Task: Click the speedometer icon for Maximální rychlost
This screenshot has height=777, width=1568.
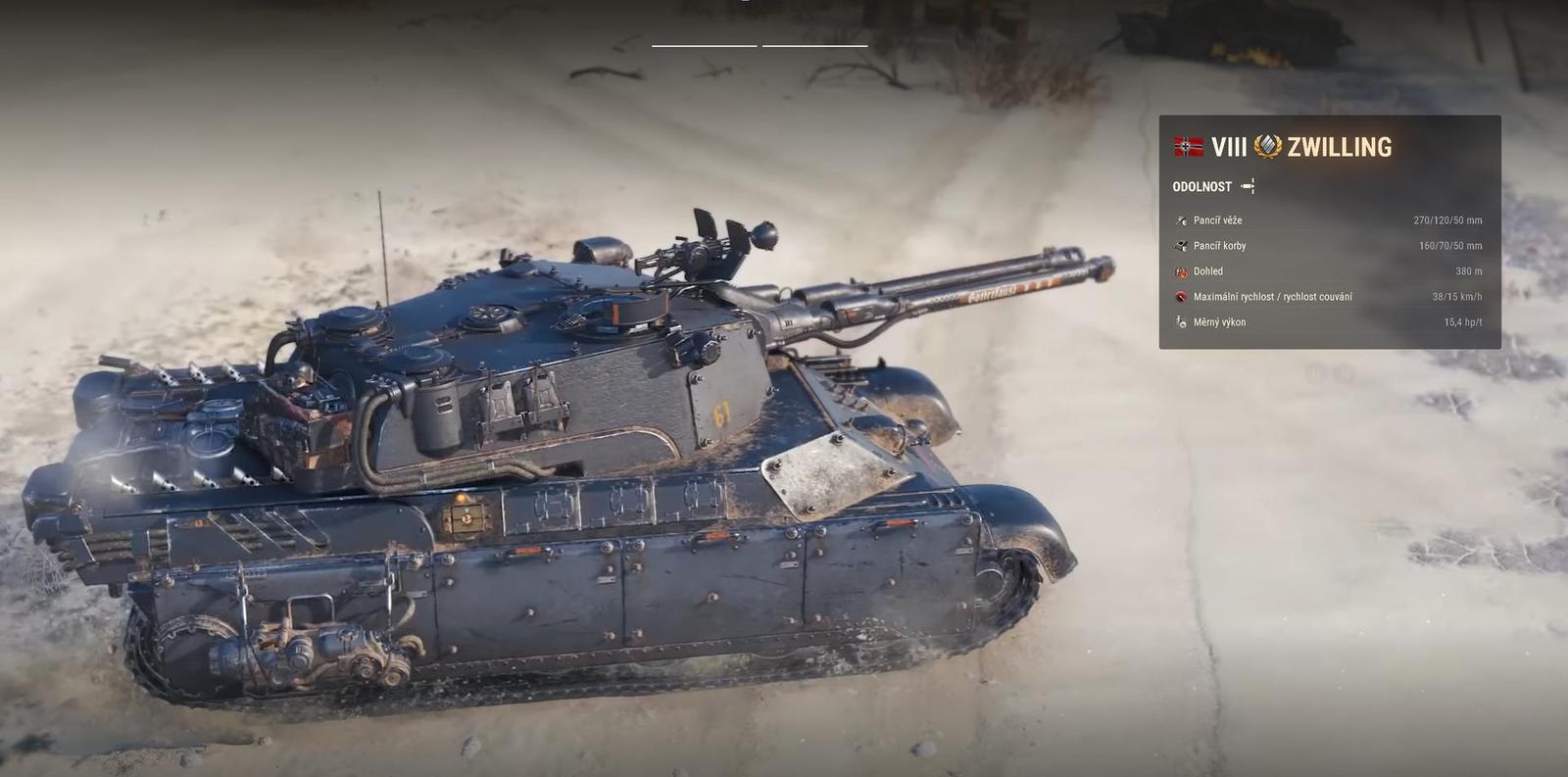Action: 1181,296
